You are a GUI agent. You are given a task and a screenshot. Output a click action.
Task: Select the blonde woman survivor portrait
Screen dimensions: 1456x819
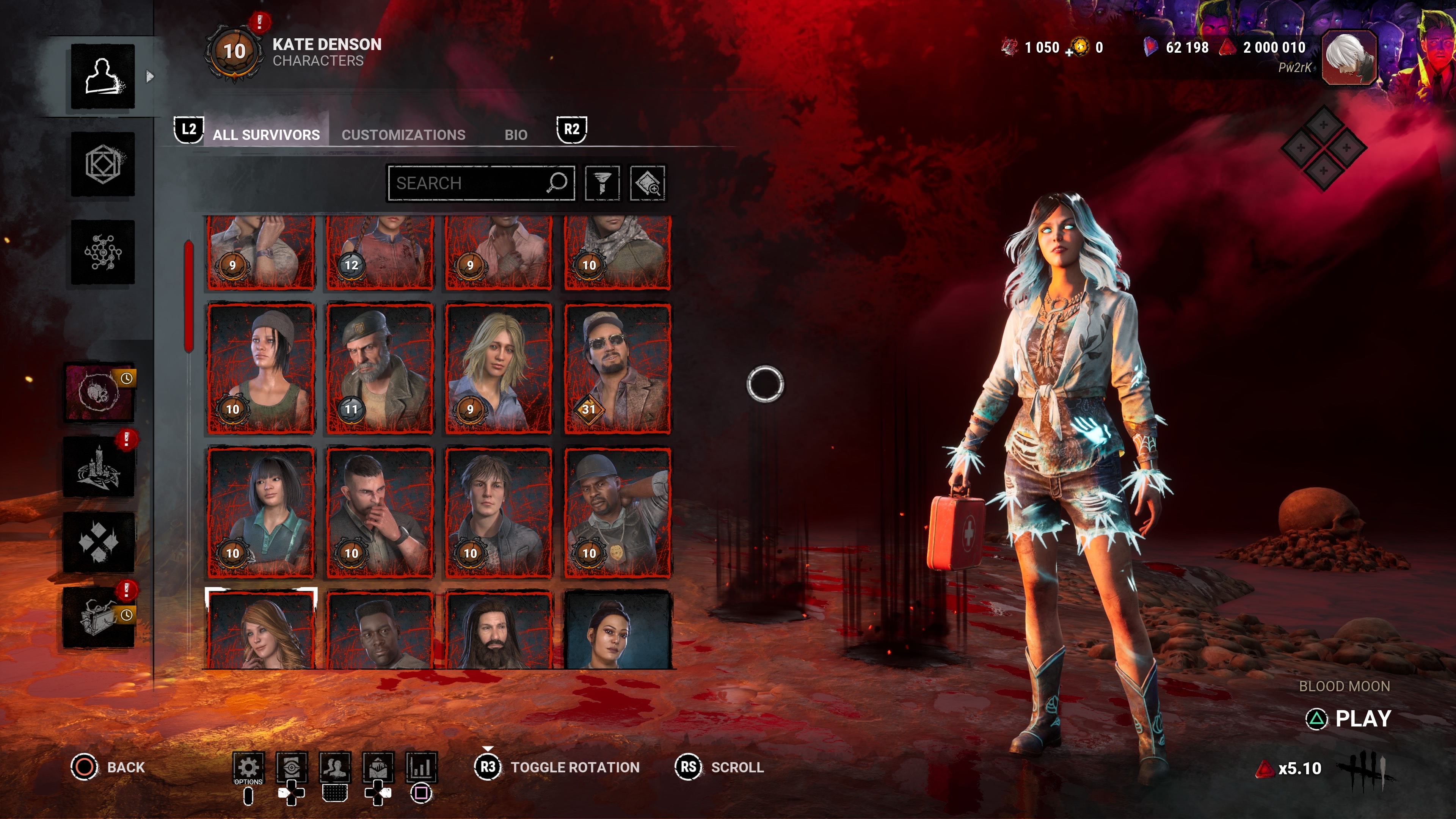tap(498, 369)
